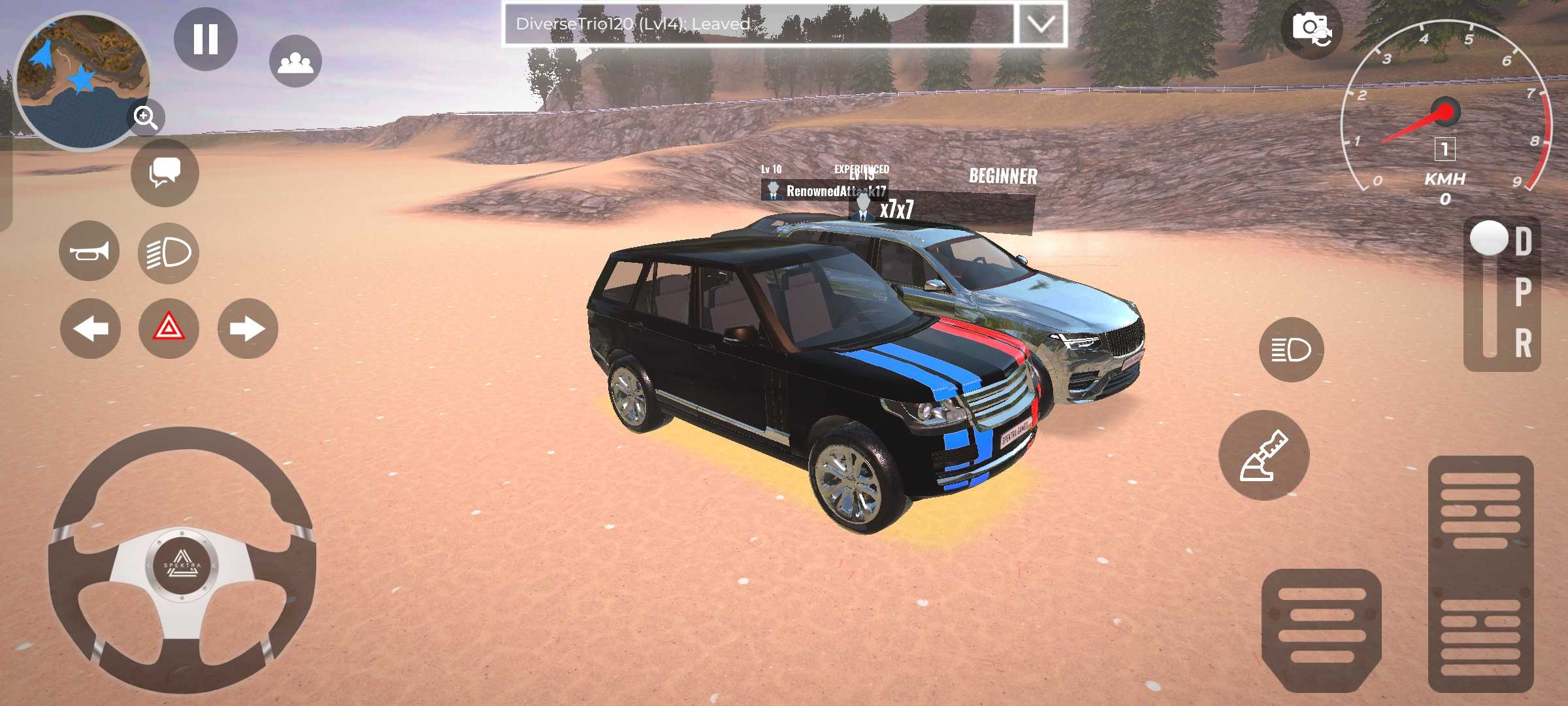This screenshot has height=706, width=1568.
Task: Turn on the hazard lights
Action: tap(169, 327)
